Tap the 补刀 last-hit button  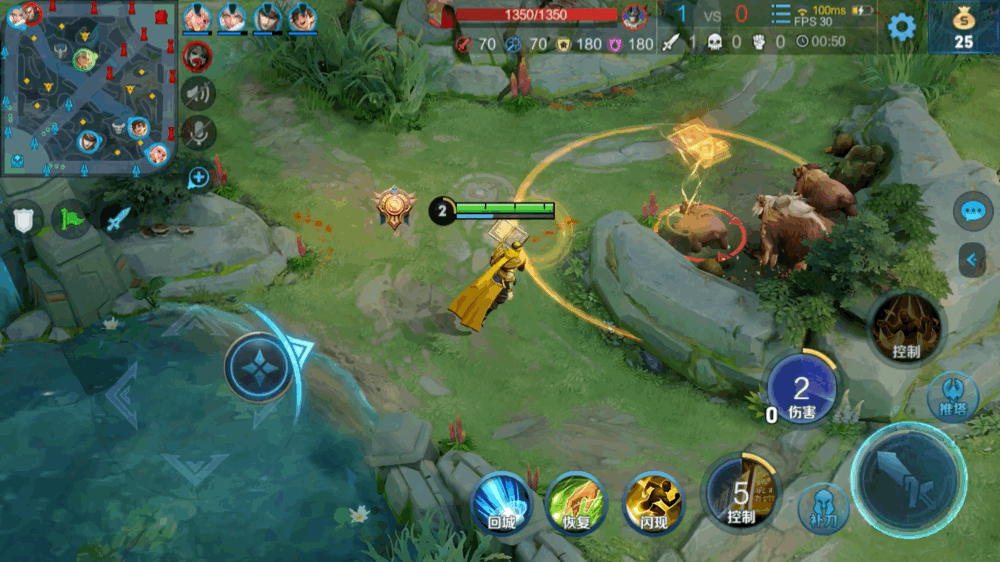point(823,506)
